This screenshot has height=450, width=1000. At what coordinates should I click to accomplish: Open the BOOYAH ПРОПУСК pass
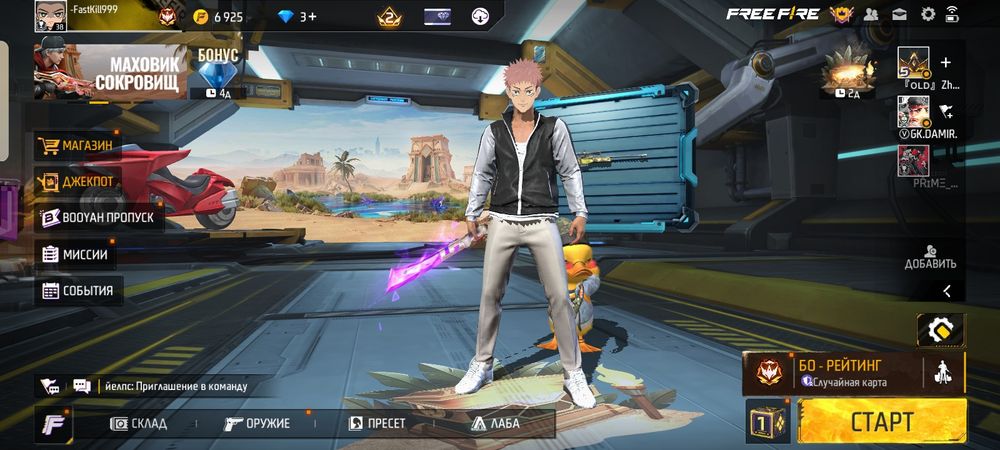pyautogui.click(x=97, y=217)
